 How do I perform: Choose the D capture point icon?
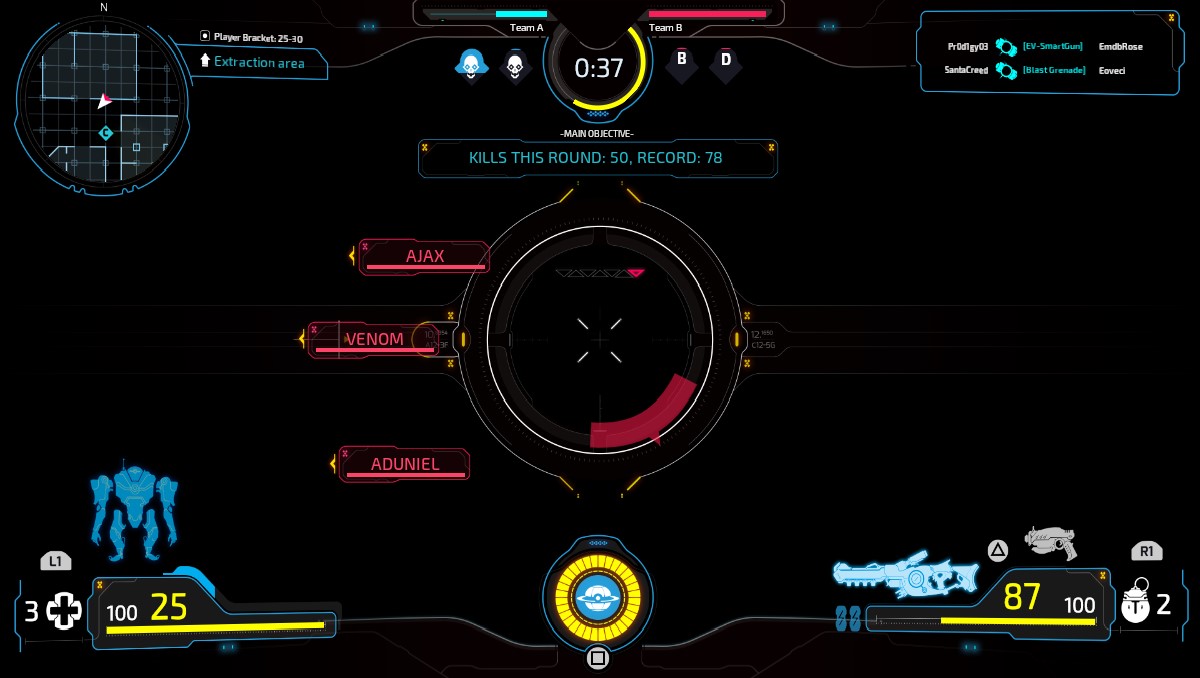click(x=726, y=61)
